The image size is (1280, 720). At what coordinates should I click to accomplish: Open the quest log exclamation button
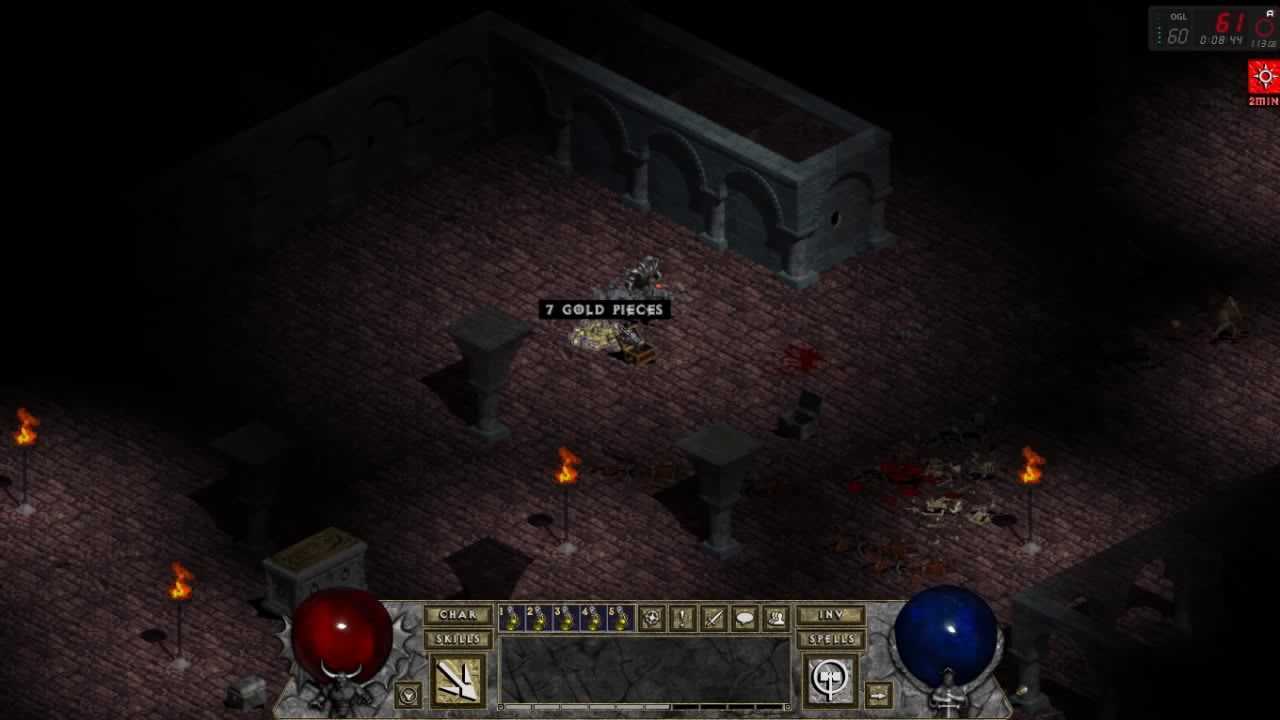tap(682, 619)
